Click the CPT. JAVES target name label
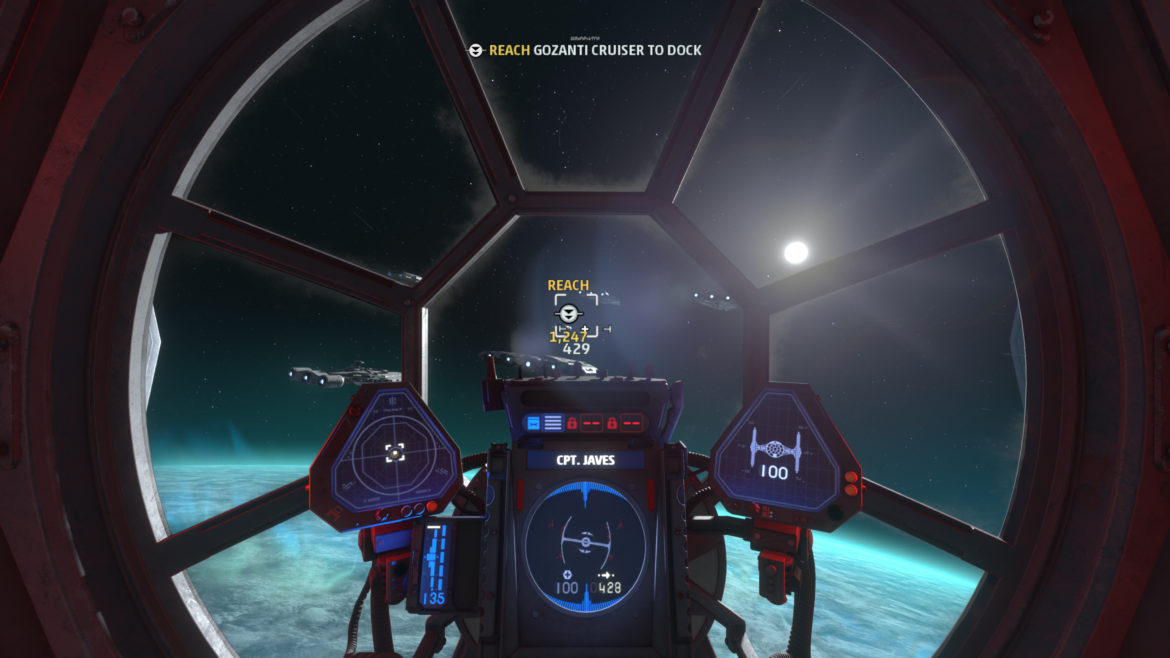1170x658 pixels. point(585,461)
